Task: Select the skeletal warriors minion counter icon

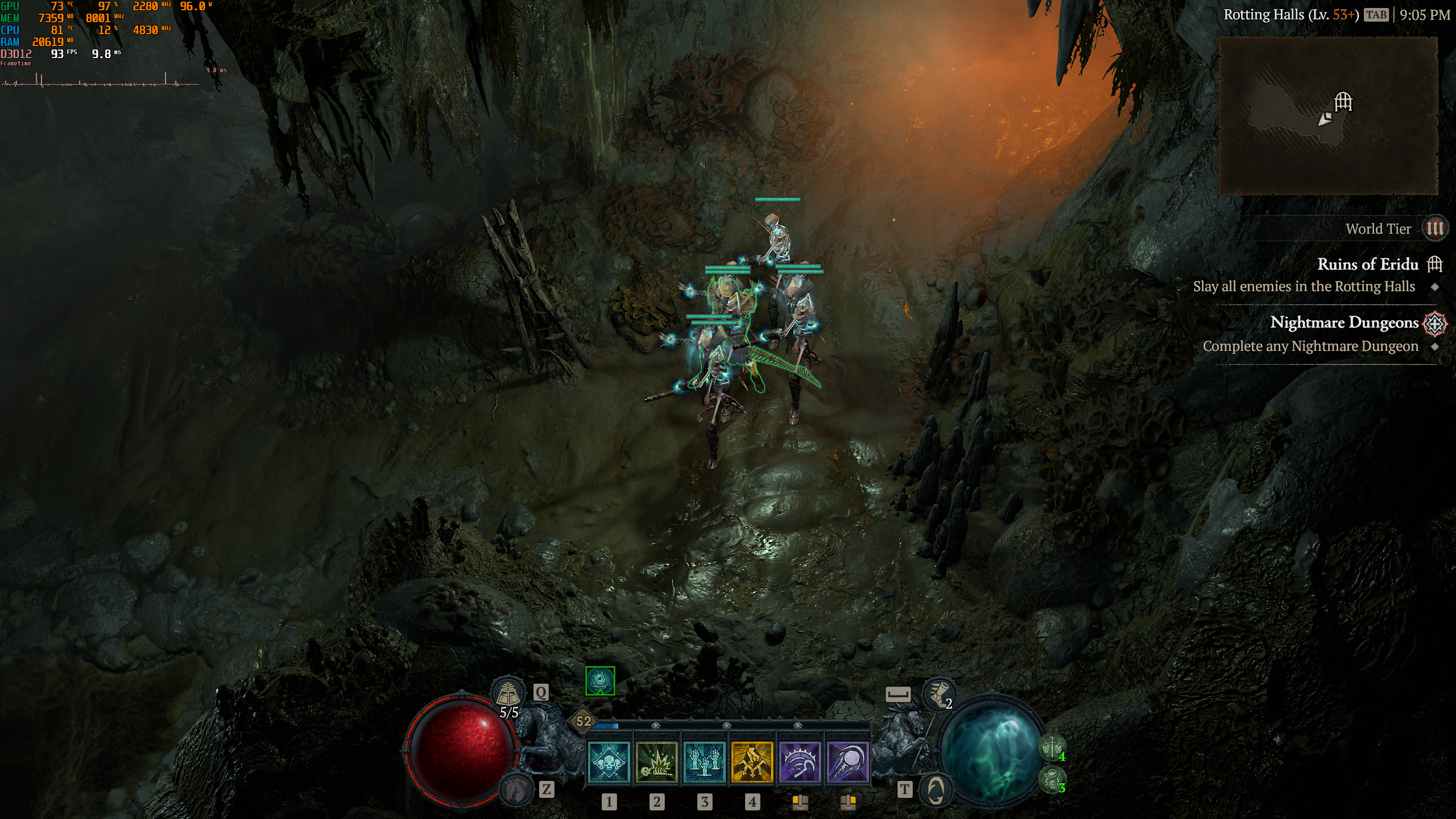Action: [1052, 748]
